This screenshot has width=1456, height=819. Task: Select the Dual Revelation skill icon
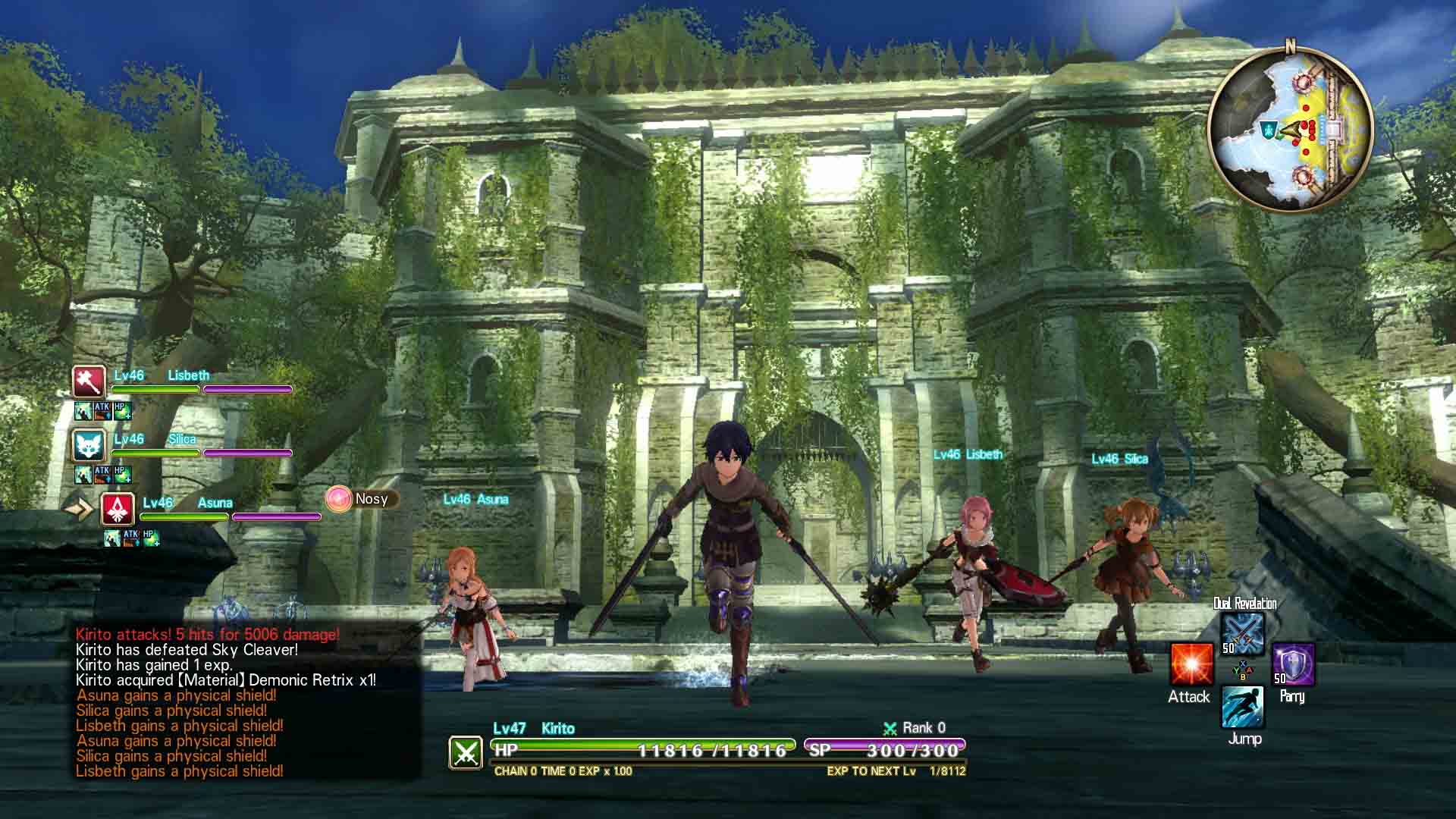pyautogui.click(x=1243, y=633)
